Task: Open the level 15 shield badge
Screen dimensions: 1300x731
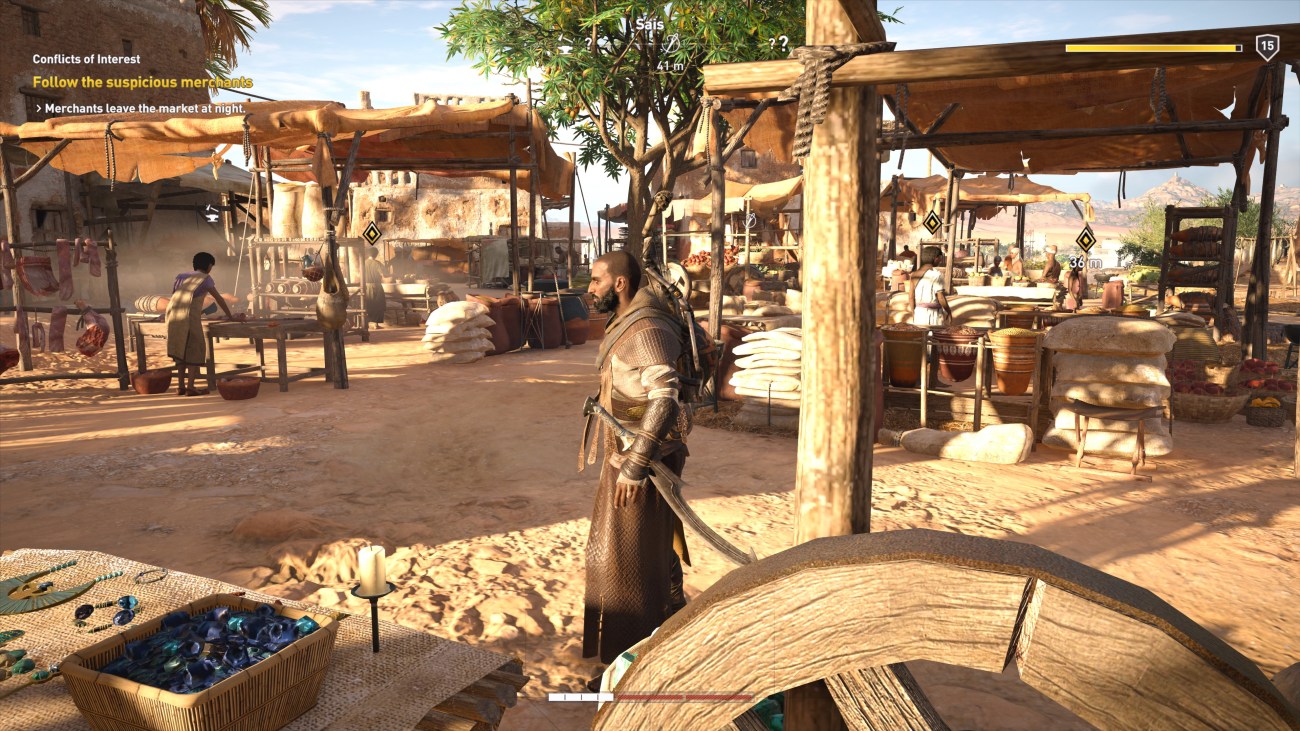Action: (1266, 47)
